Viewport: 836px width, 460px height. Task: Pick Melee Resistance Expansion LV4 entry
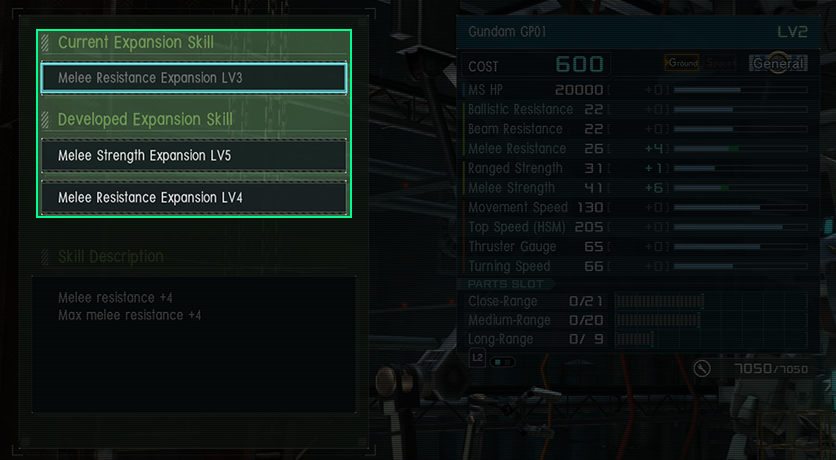(x=194, y=198)
